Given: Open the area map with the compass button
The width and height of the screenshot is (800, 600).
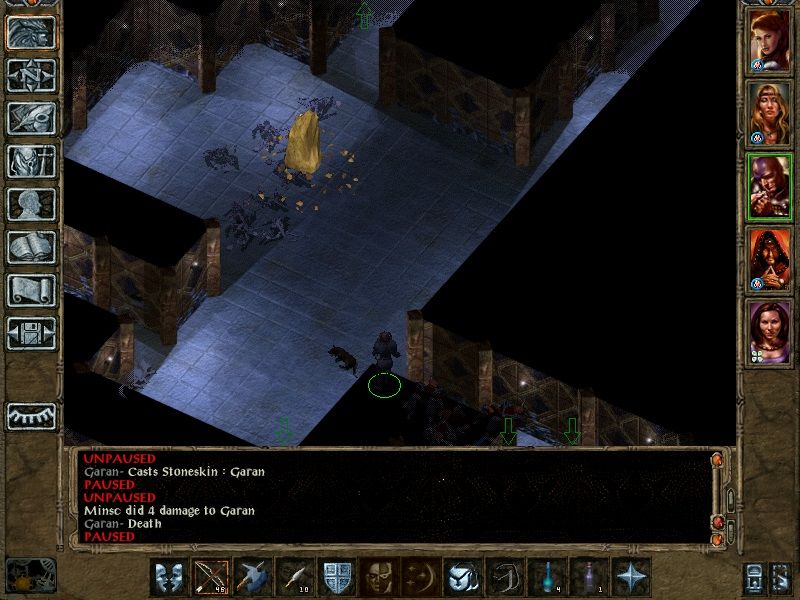Looking at the screenshot, I should point(32,75).
